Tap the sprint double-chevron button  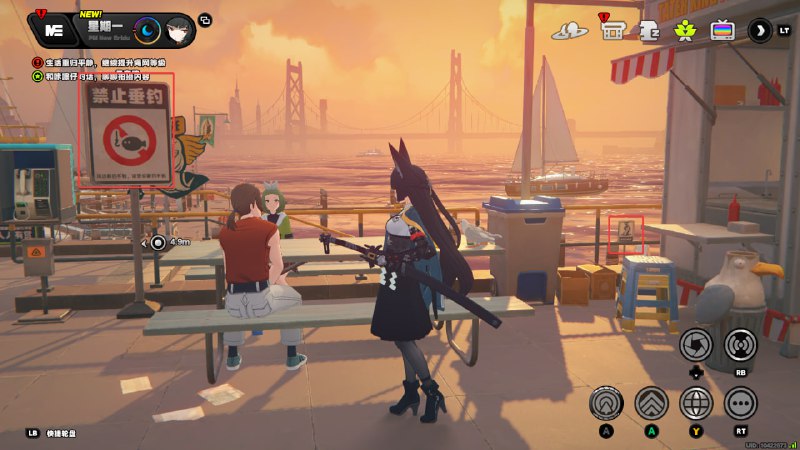tap(651, 403)
